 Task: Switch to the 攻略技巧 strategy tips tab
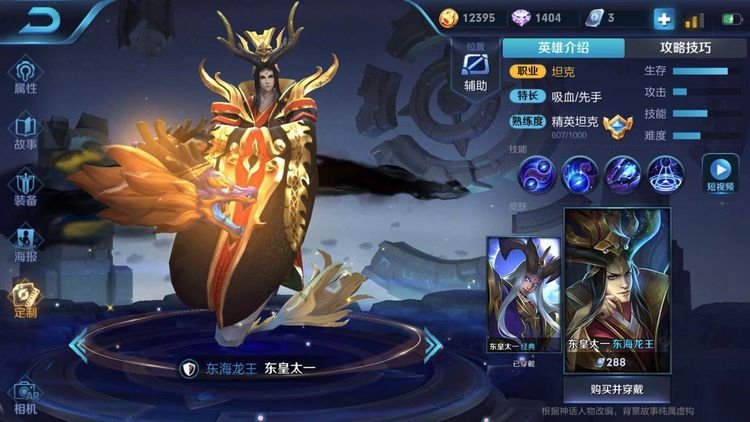tap(686, 47)
